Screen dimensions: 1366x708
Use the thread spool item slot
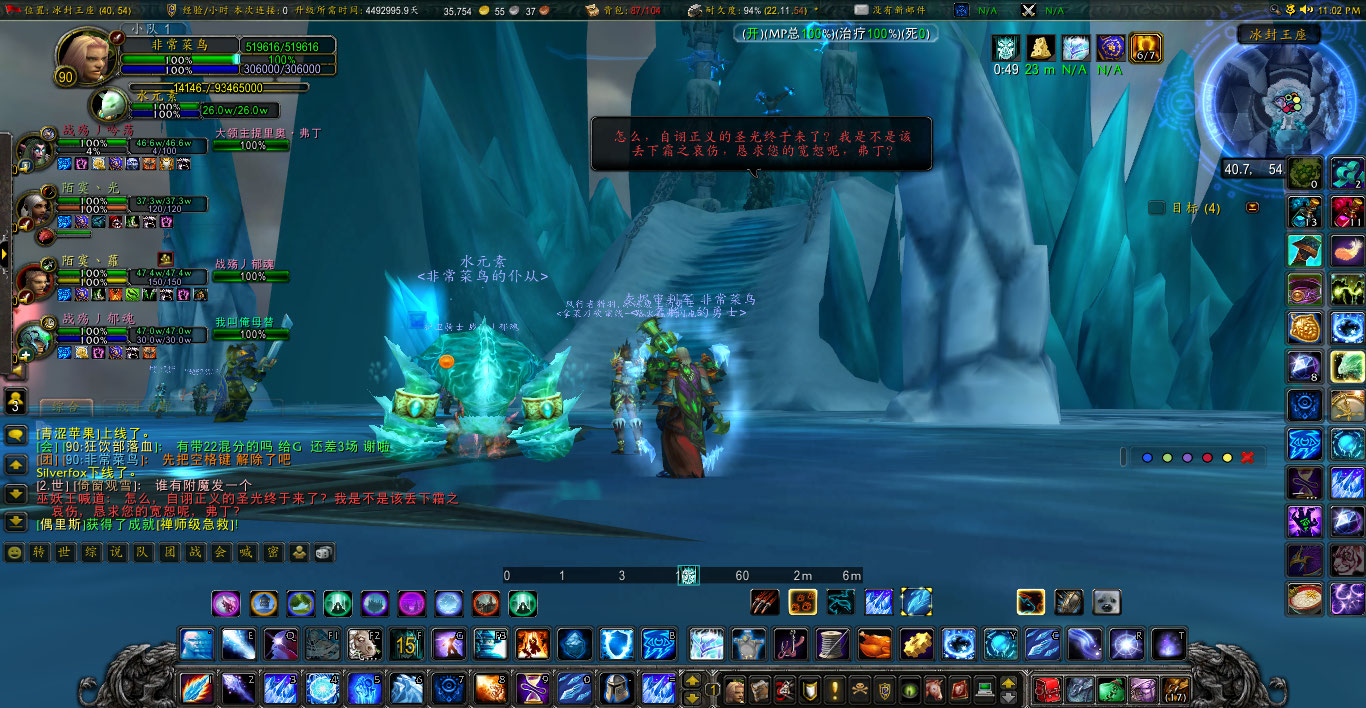(832, 643)
